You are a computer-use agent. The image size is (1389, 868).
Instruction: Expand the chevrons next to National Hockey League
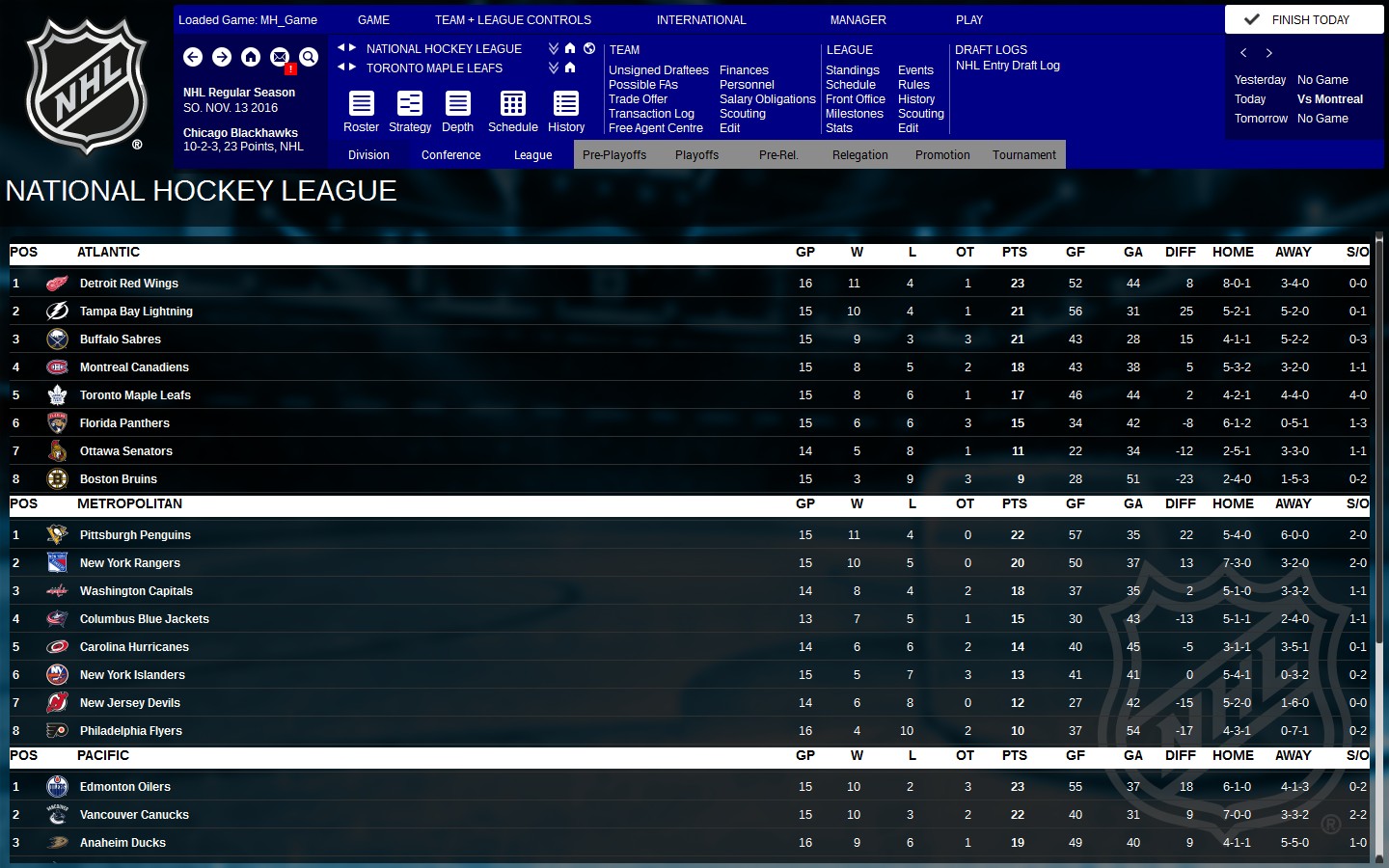(x=553, y=47)
